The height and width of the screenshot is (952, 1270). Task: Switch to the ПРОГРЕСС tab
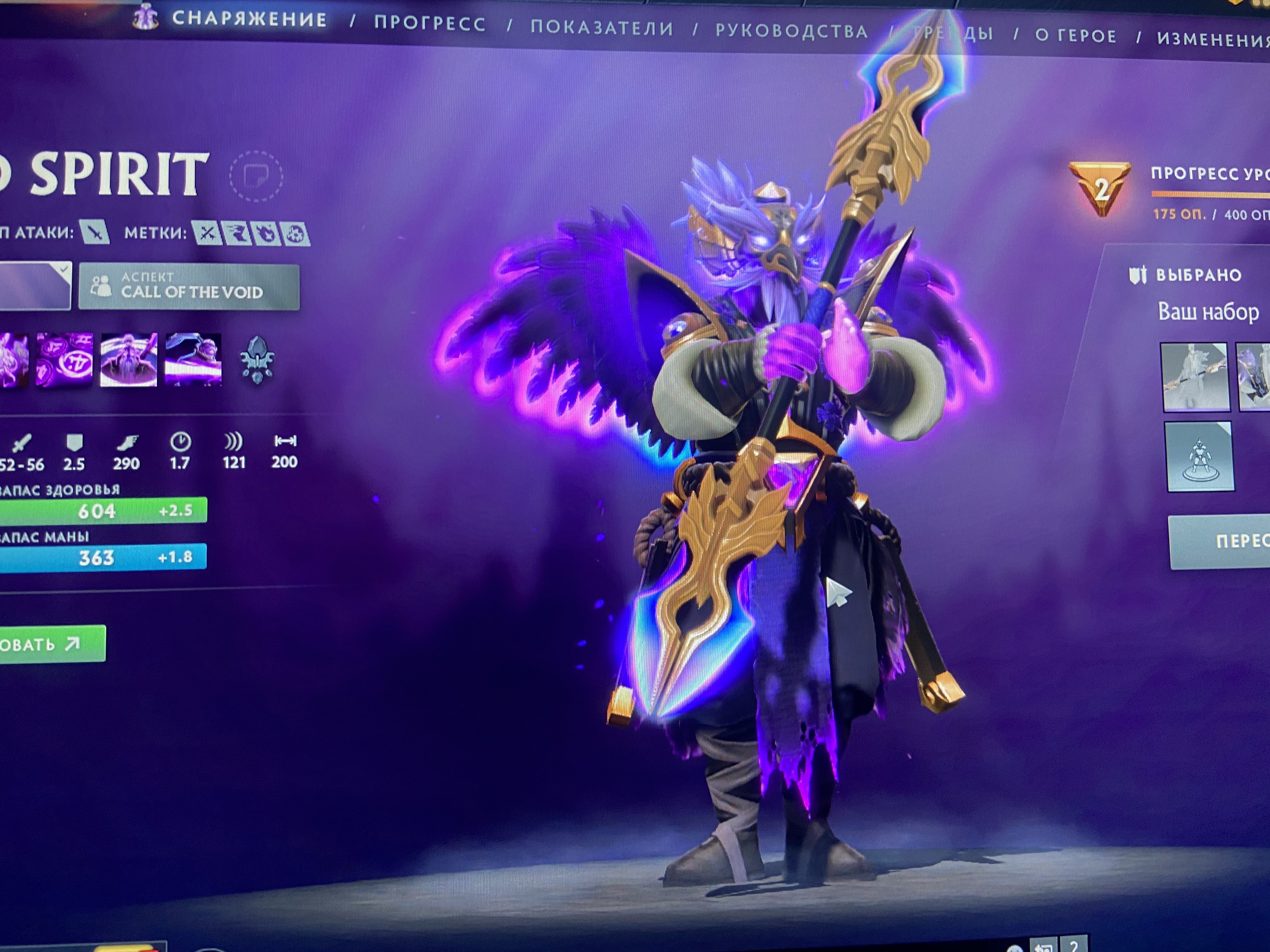[x=429, y=24]
